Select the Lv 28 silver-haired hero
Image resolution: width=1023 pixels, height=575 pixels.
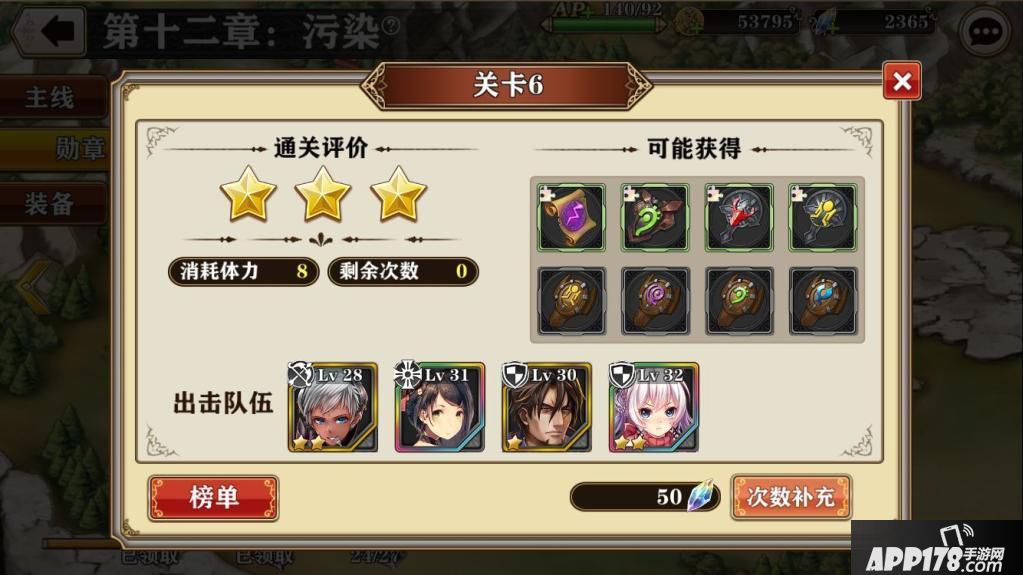click(x=333, y=408)
